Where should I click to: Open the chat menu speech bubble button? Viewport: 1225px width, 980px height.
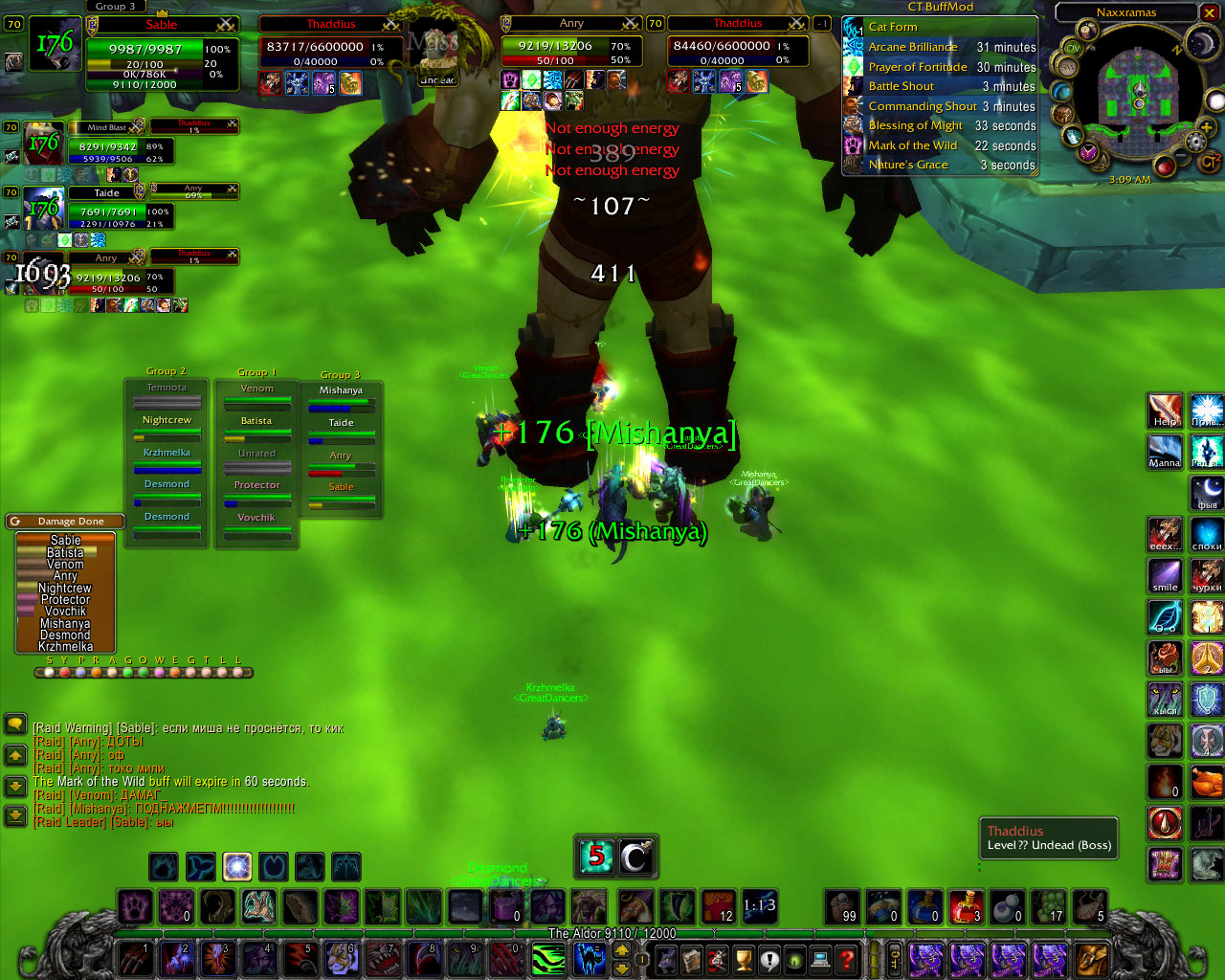(x=15, y=724)
